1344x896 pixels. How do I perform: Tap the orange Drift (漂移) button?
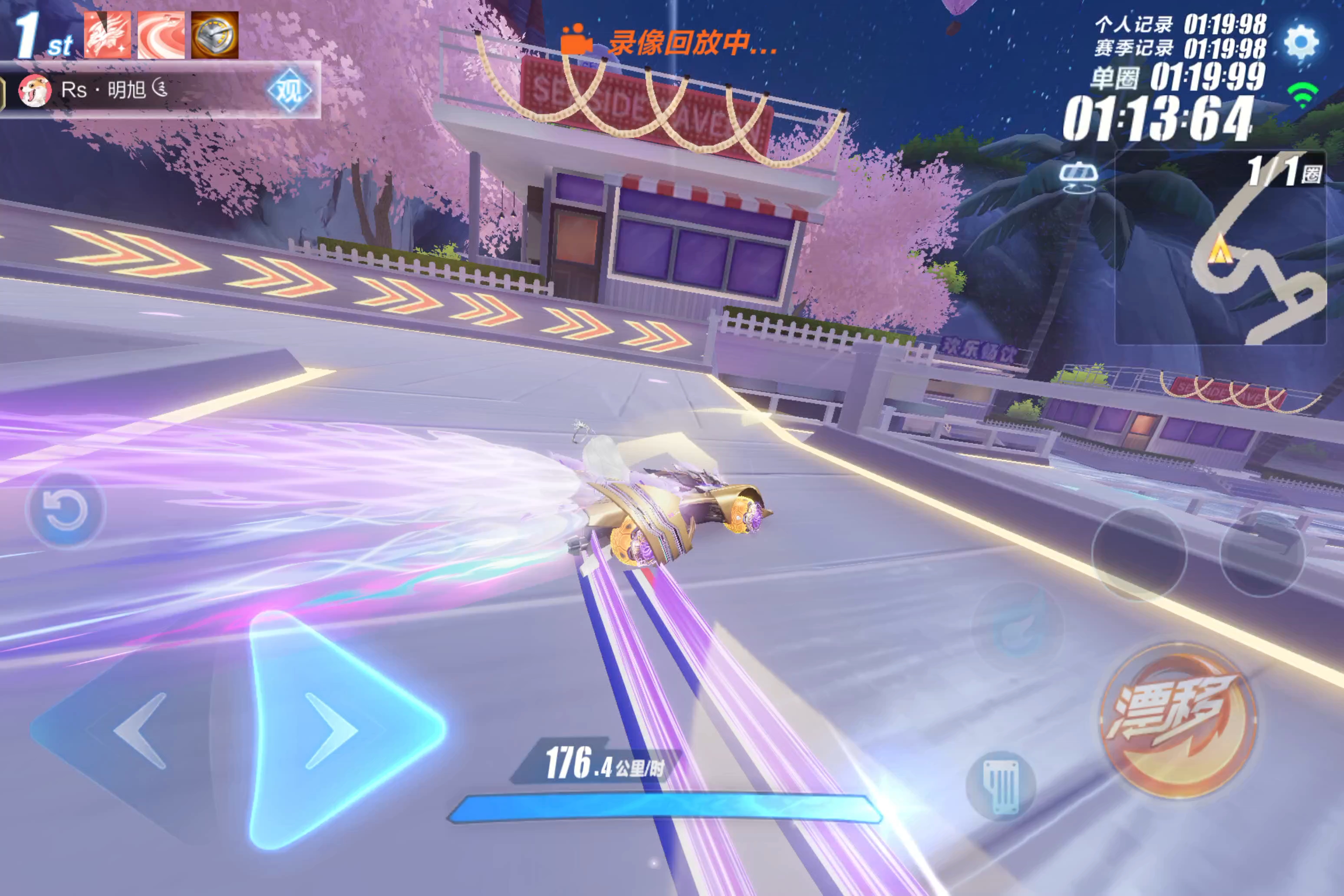click(x=1178, y=720)
